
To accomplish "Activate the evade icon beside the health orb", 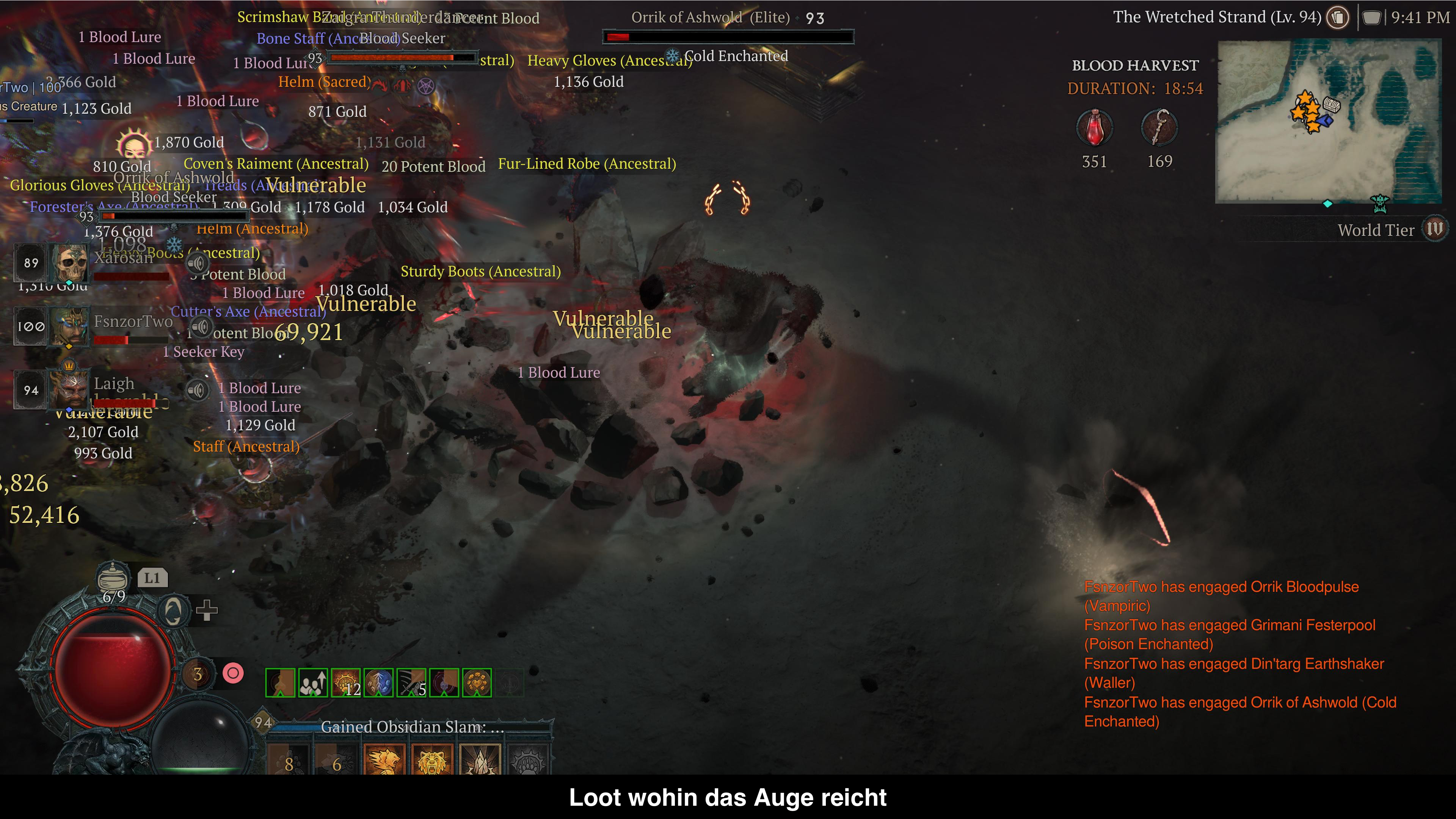I will 173,611.
